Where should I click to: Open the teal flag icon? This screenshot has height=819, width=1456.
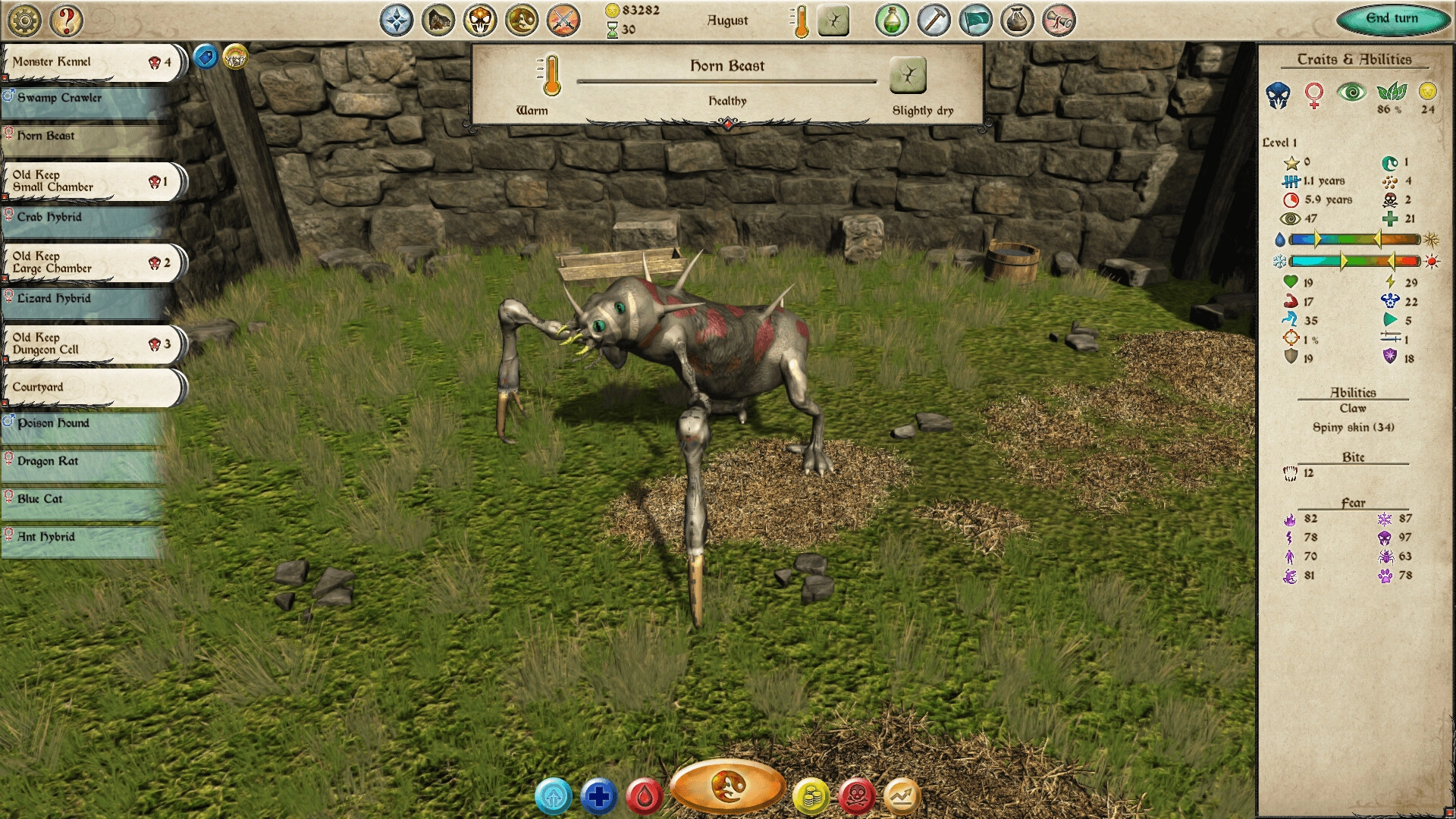tap(975, 20)
